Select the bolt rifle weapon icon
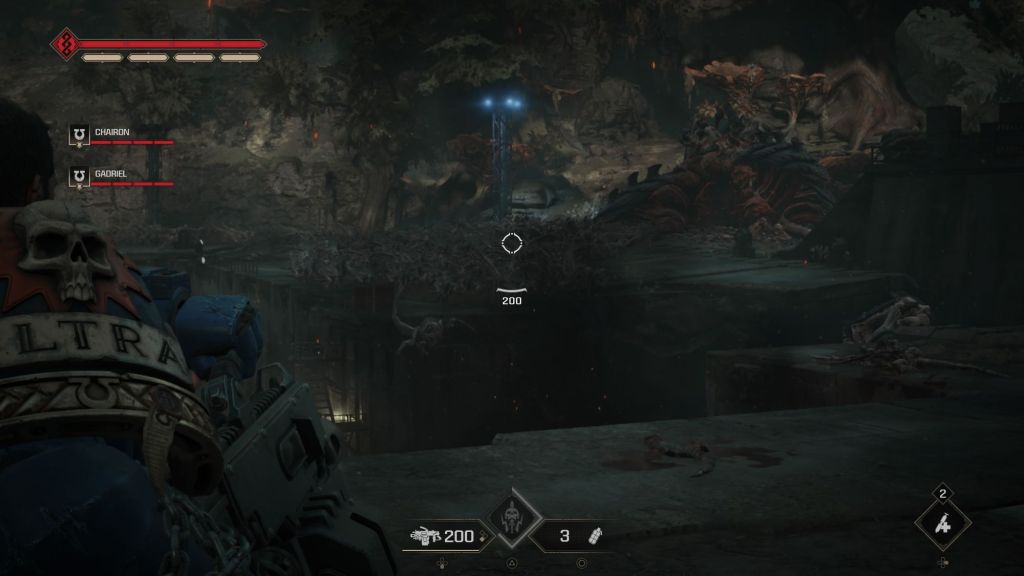Image resolution: width=1024 pixels, height=576 pixels. 423,537
